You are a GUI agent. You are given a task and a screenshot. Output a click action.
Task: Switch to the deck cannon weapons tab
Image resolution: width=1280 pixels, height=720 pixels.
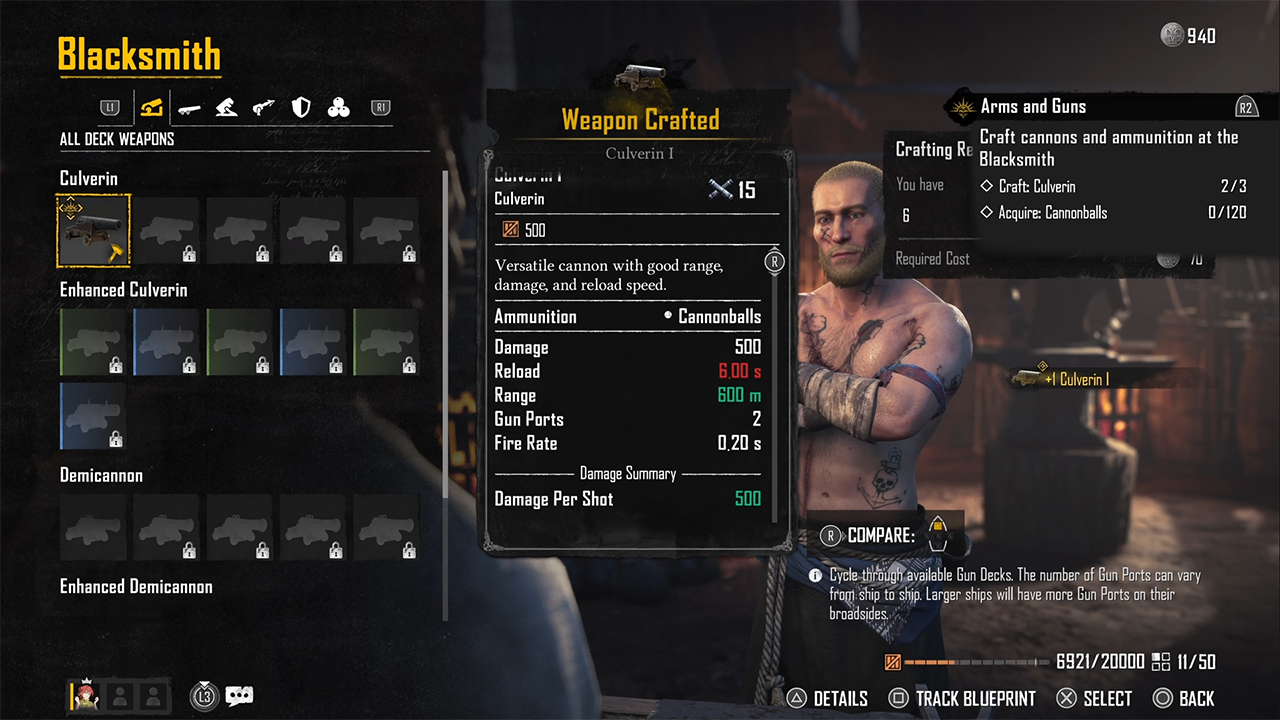[x=152, y=107]
